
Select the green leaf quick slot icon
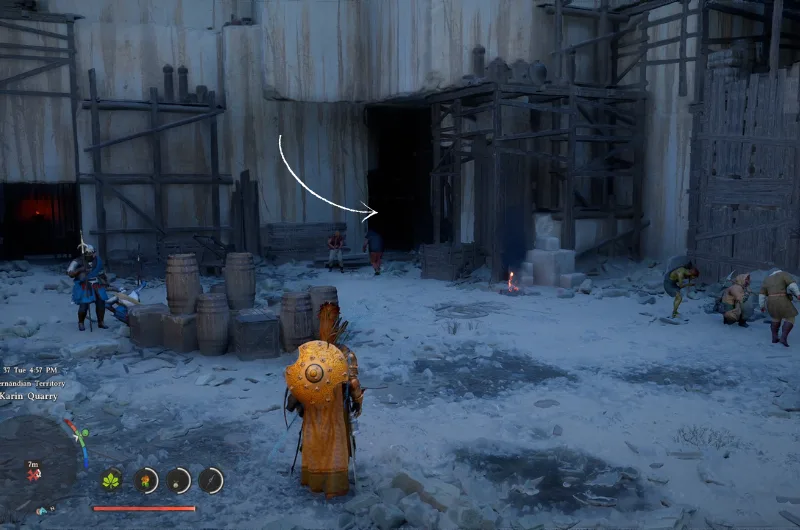pos(111,481)
